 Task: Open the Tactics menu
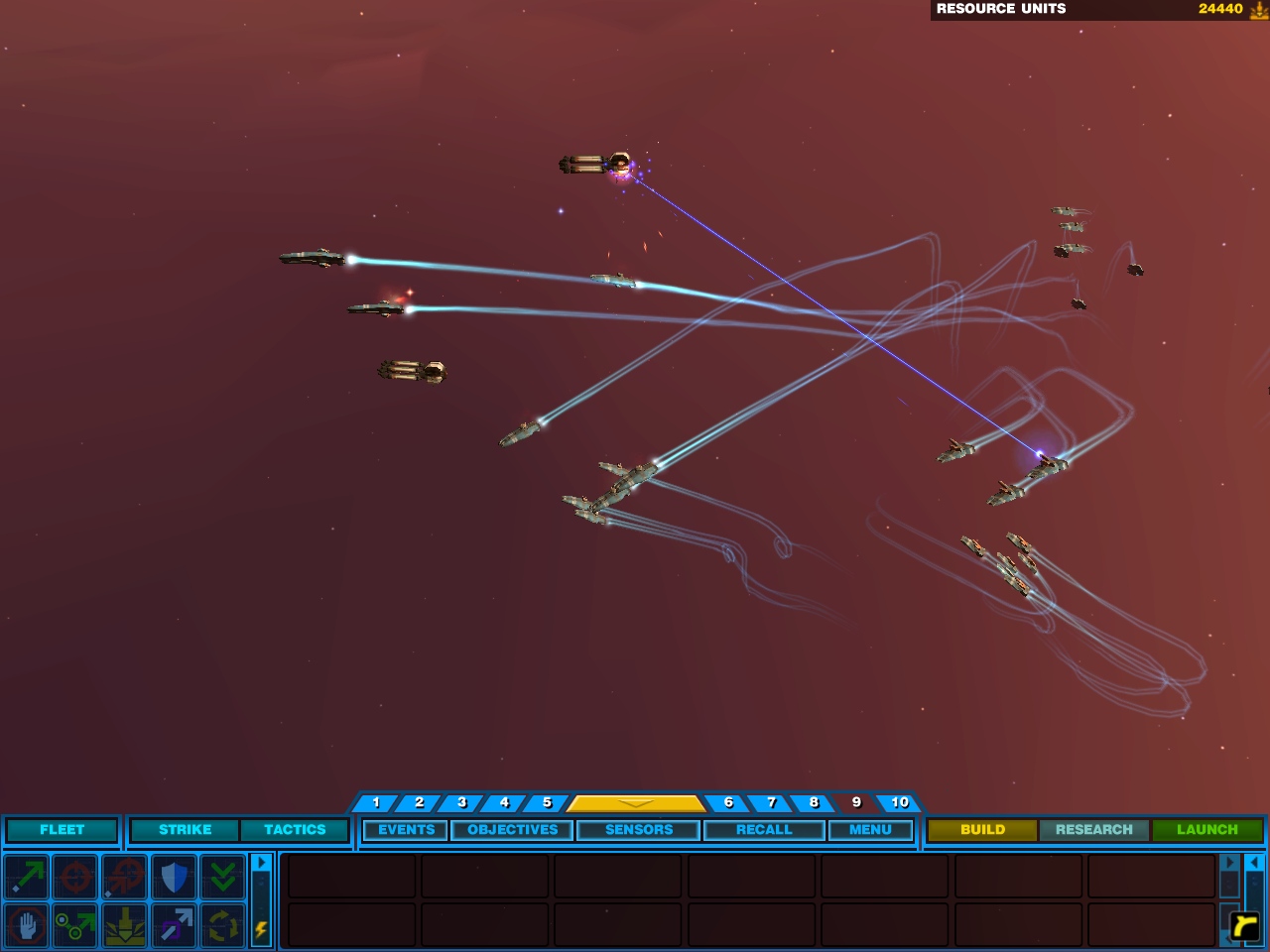pos(295,830)
